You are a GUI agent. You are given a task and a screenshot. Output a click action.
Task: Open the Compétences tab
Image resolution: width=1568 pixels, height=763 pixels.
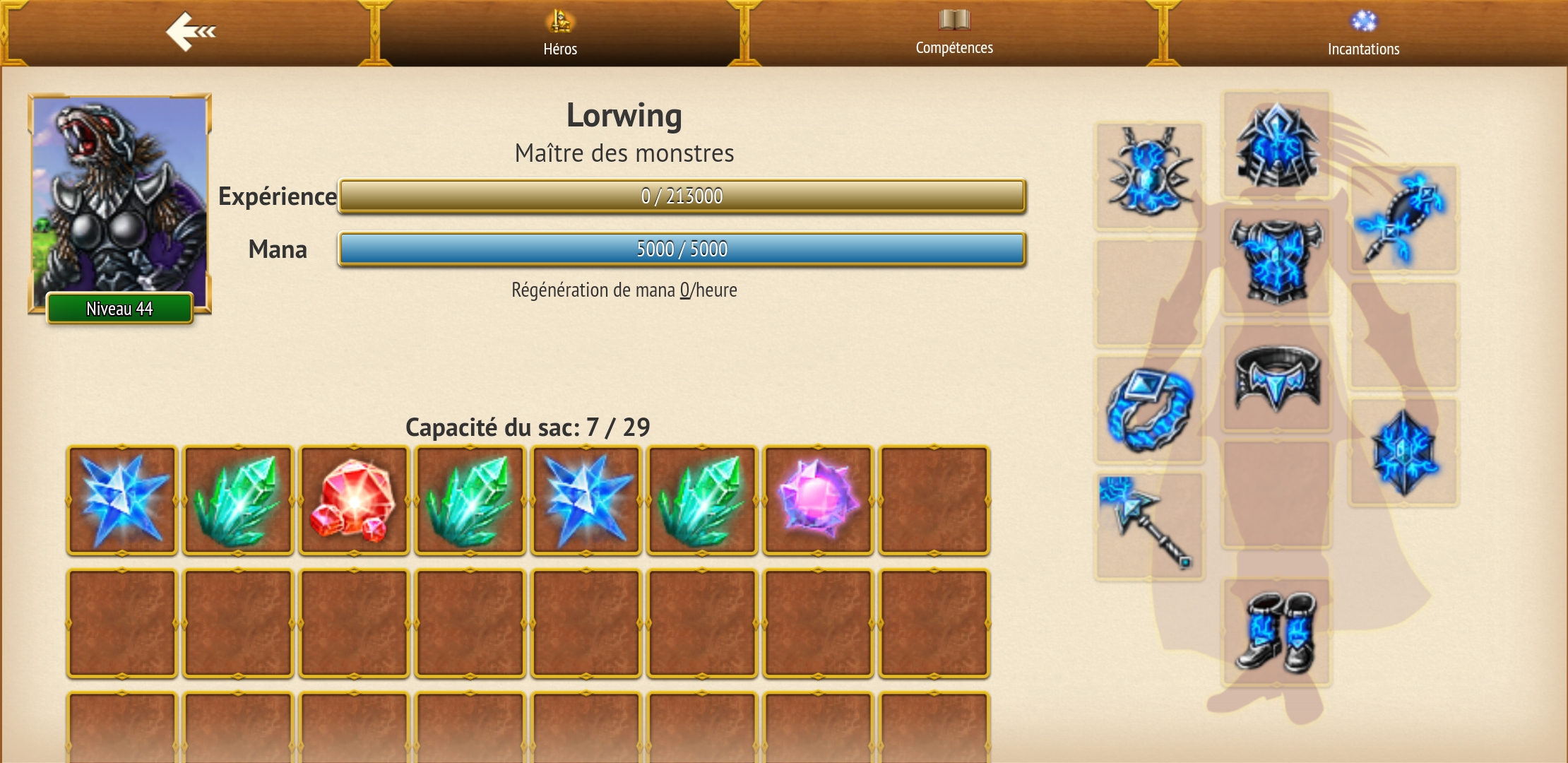954,33
